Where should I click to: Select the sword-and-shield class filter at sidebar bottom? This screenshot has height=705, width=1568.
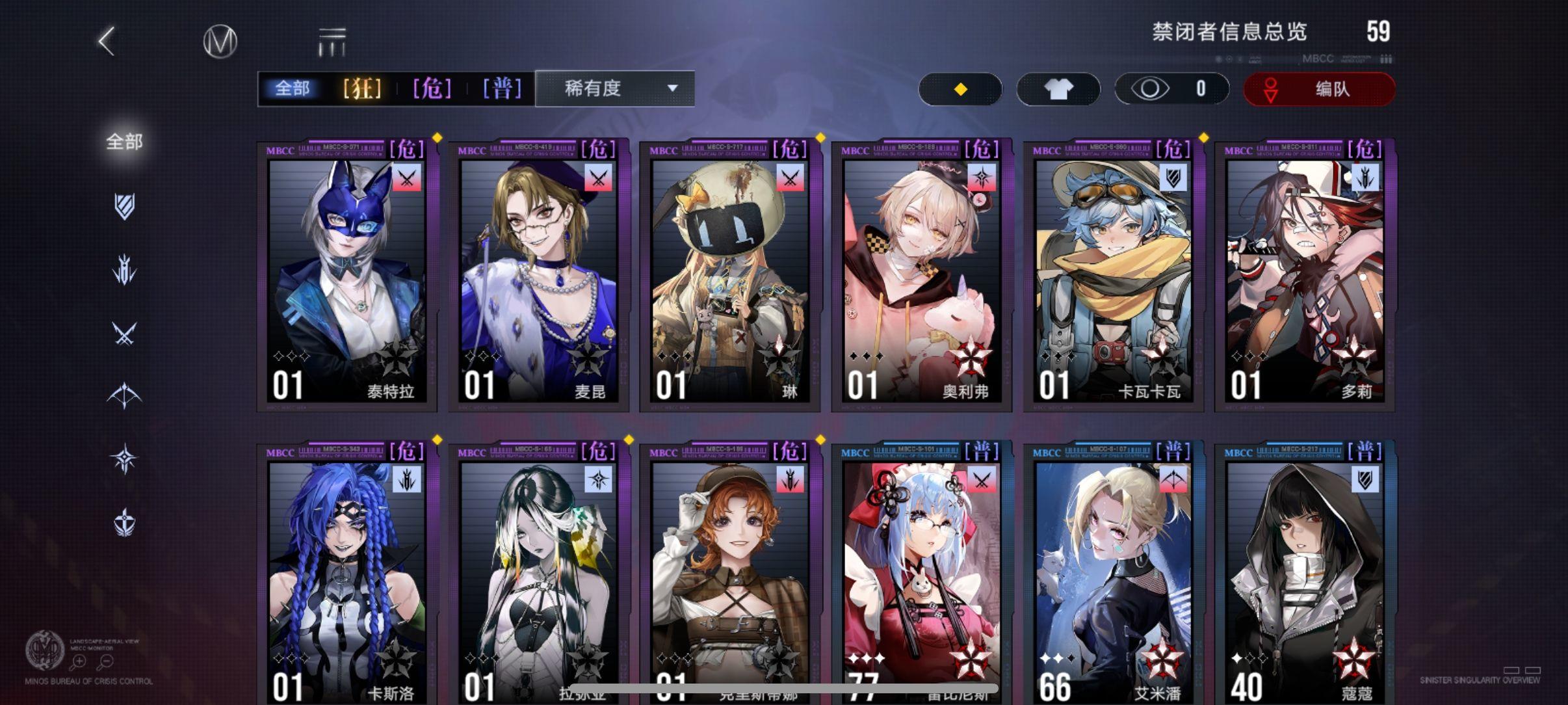click(124, 519)
